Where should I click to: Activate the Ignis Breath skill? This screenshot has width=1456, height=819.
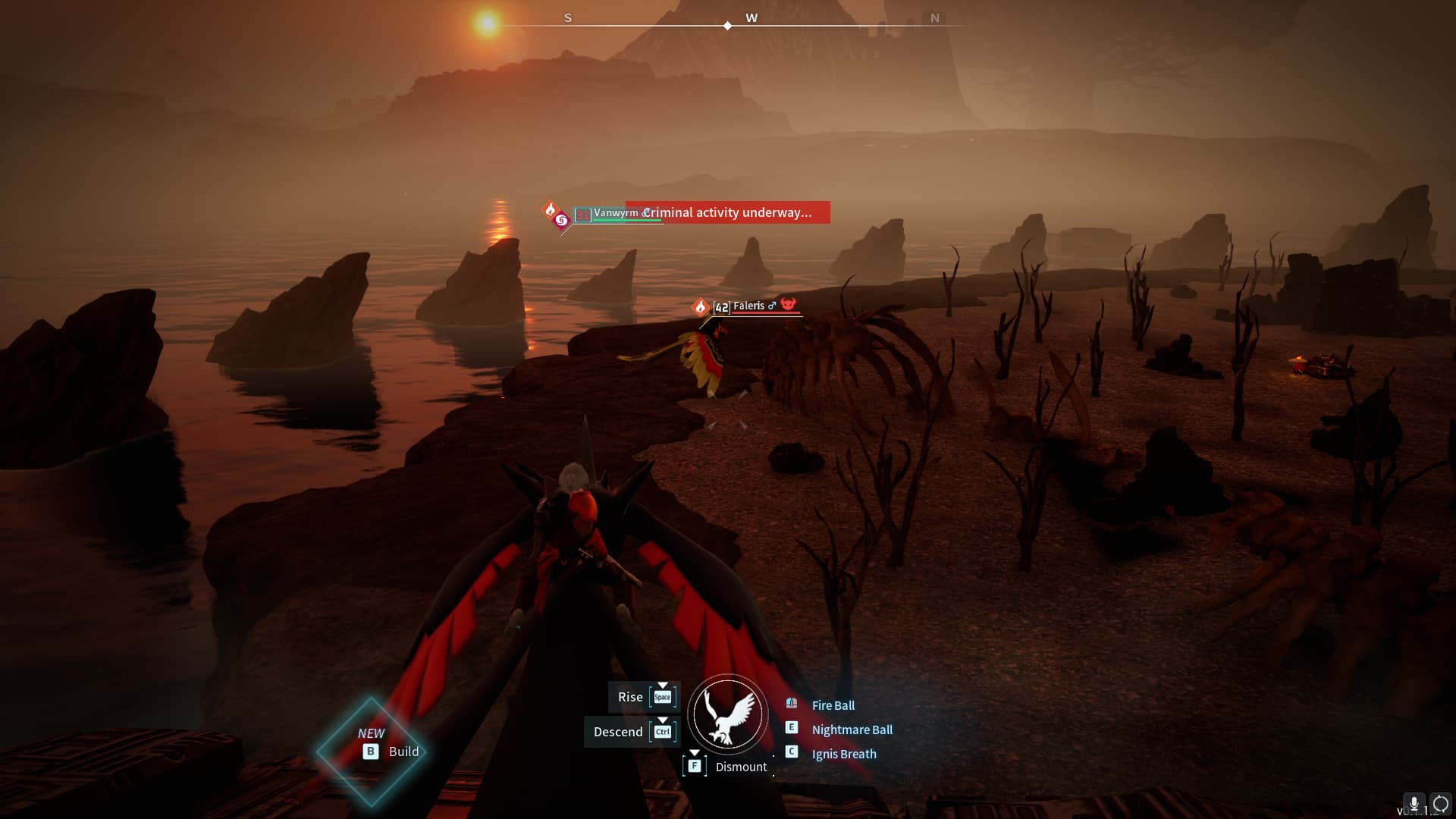pos(843,754)
